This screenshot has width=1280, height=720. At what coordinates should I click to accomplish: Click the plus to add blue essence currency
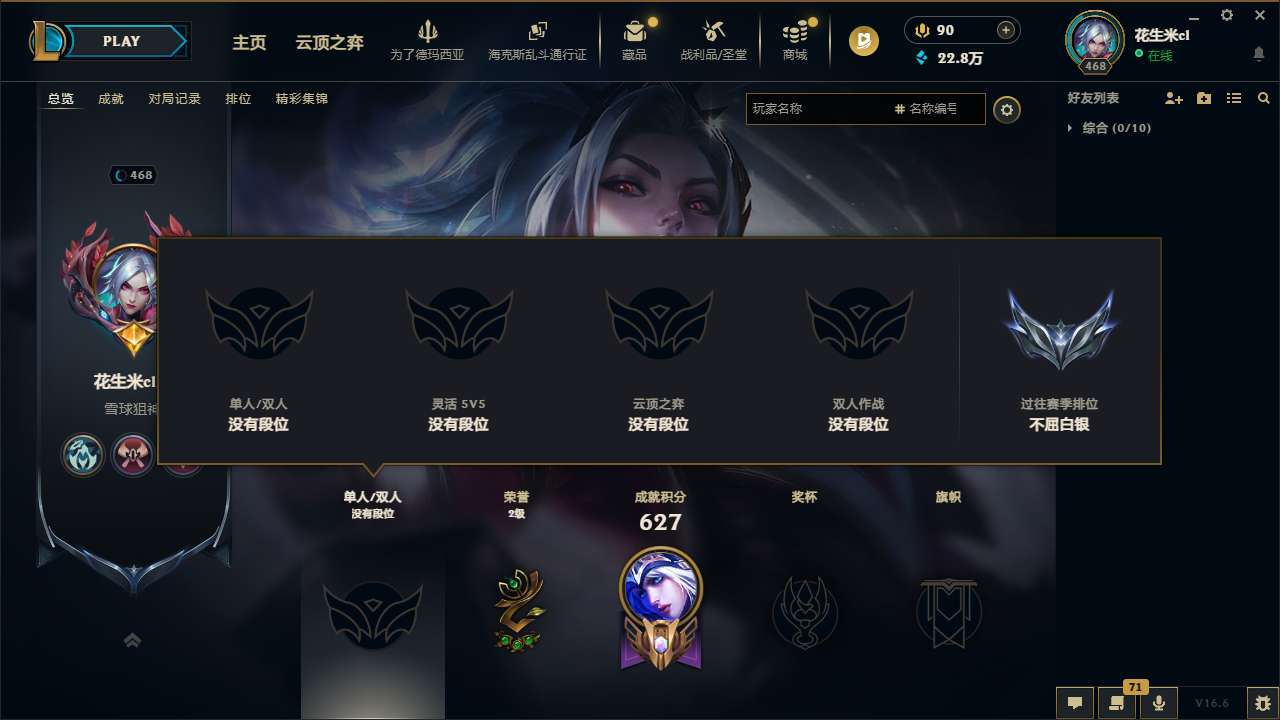[1006, 30]
